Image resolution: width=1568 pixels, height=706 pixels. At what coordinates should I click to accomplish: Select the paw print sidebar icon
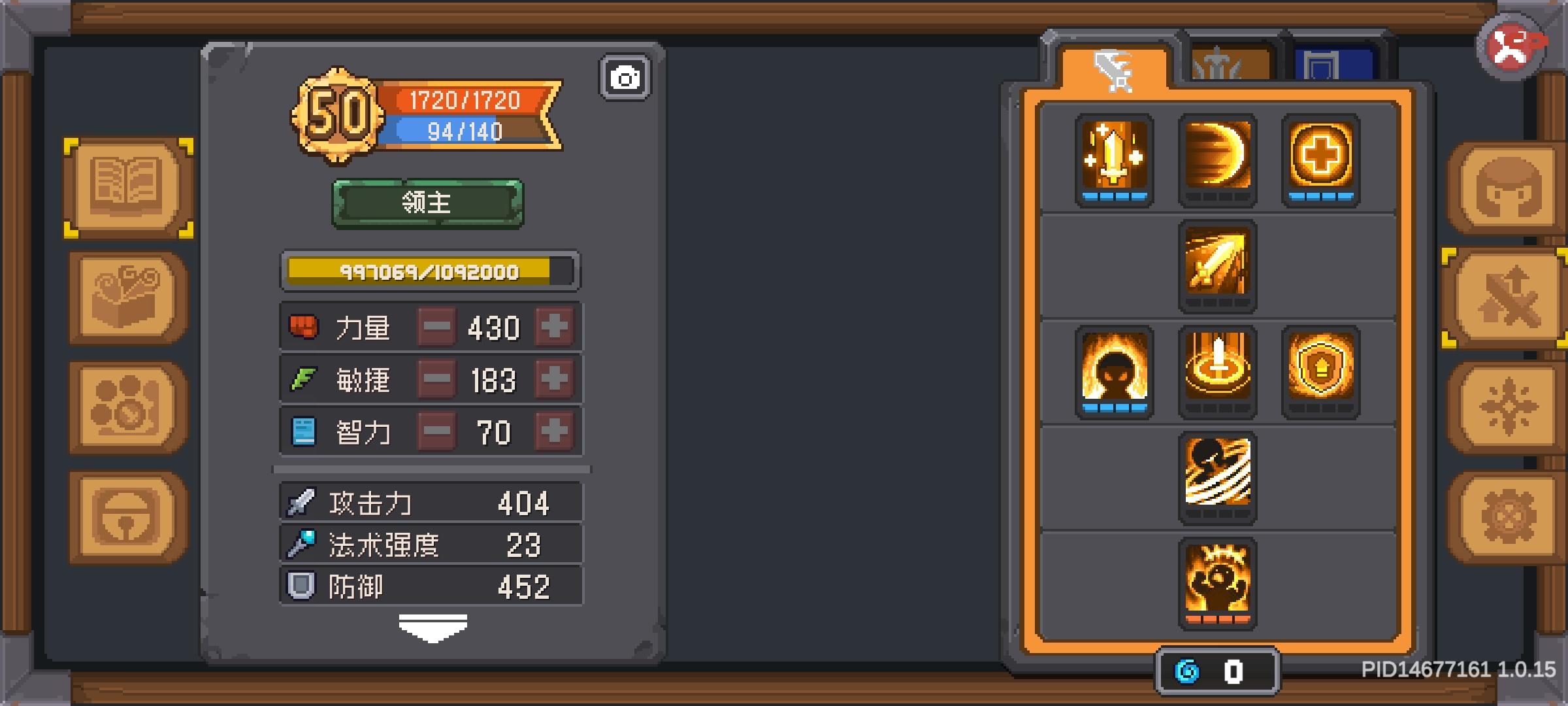tap(128, 405)
